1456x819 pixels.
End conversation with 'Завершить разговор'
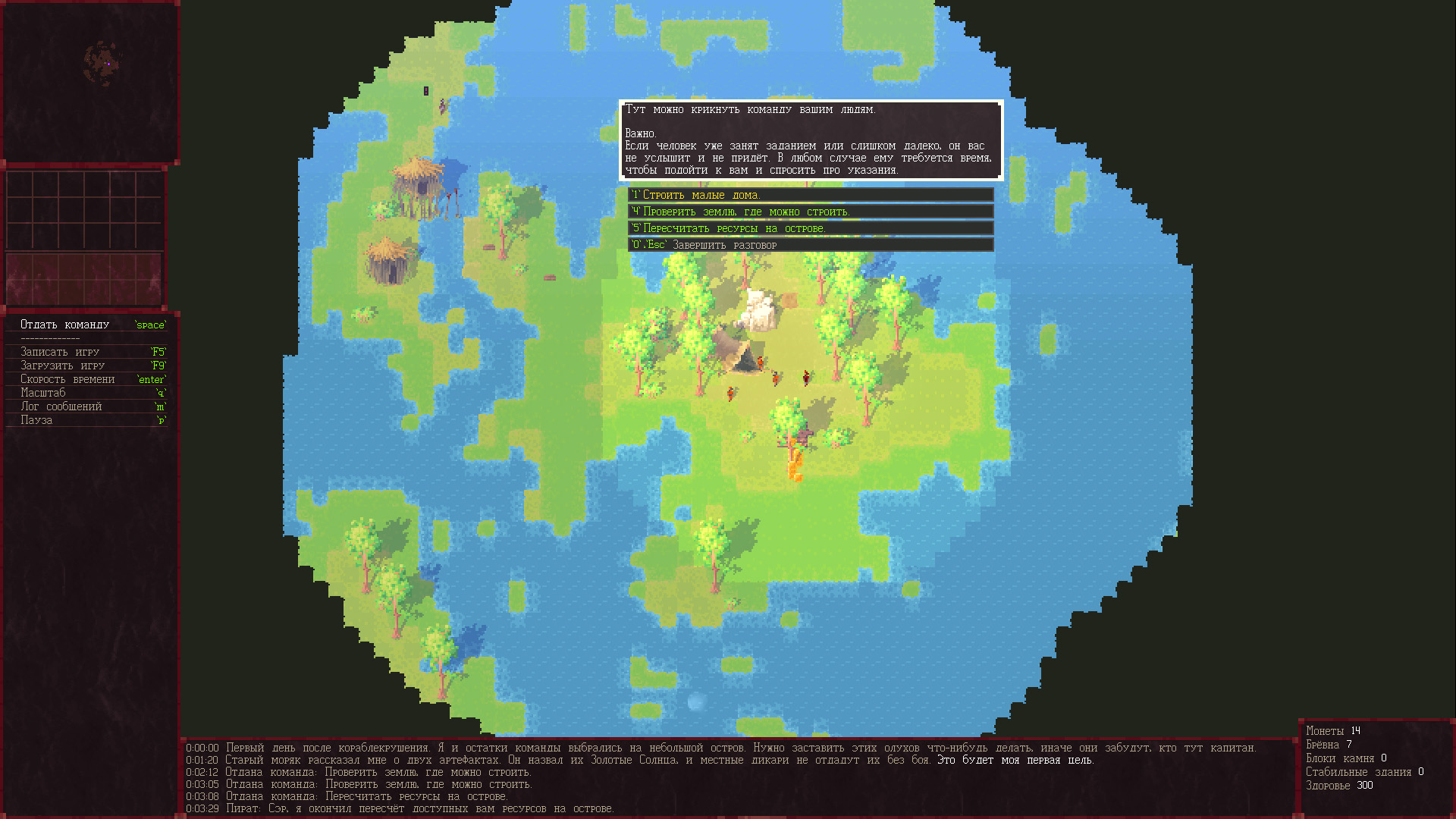pos(810,245)
